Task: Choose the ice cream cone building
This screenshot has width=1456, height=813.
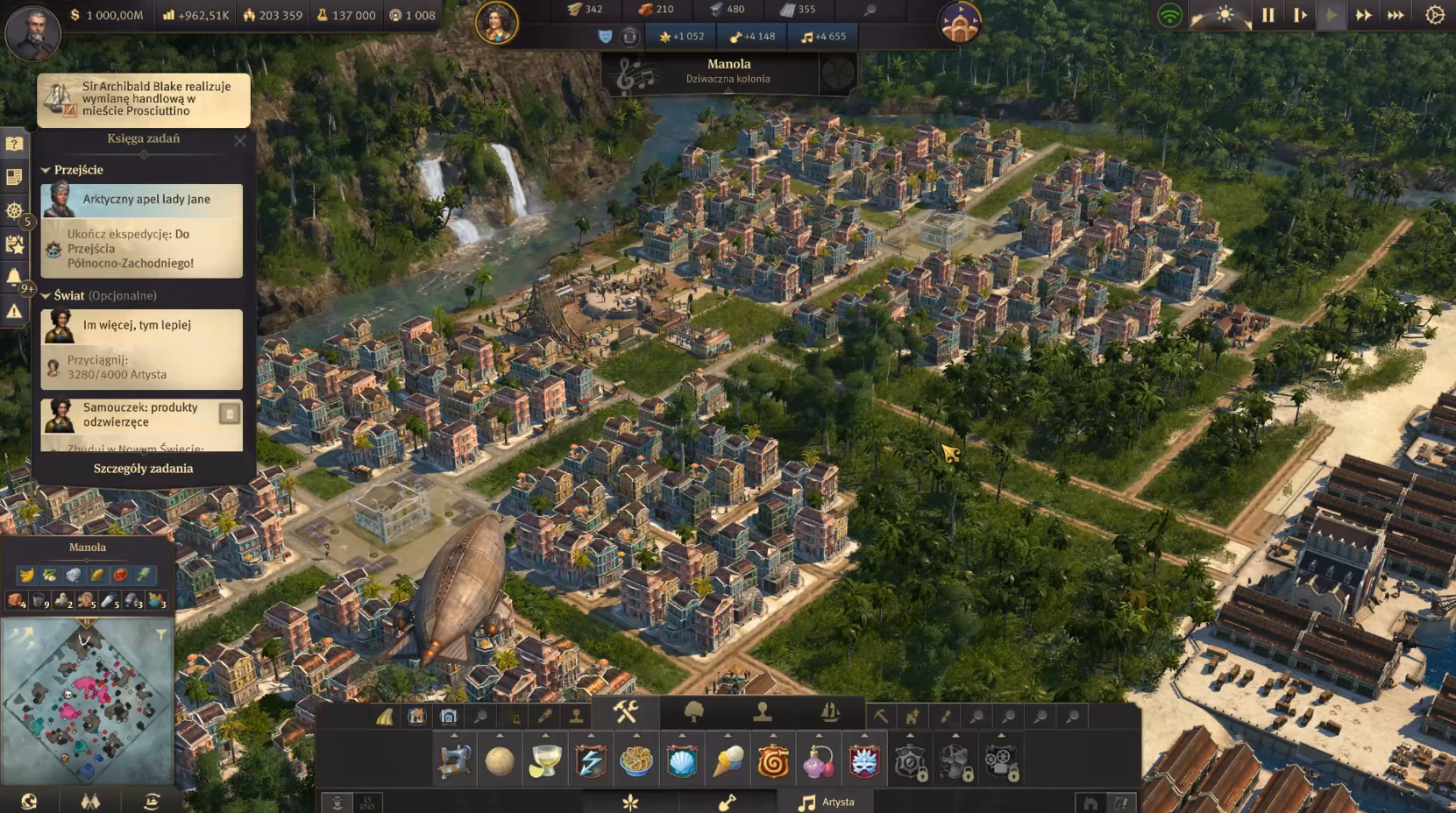Action: tap(728, 761)
